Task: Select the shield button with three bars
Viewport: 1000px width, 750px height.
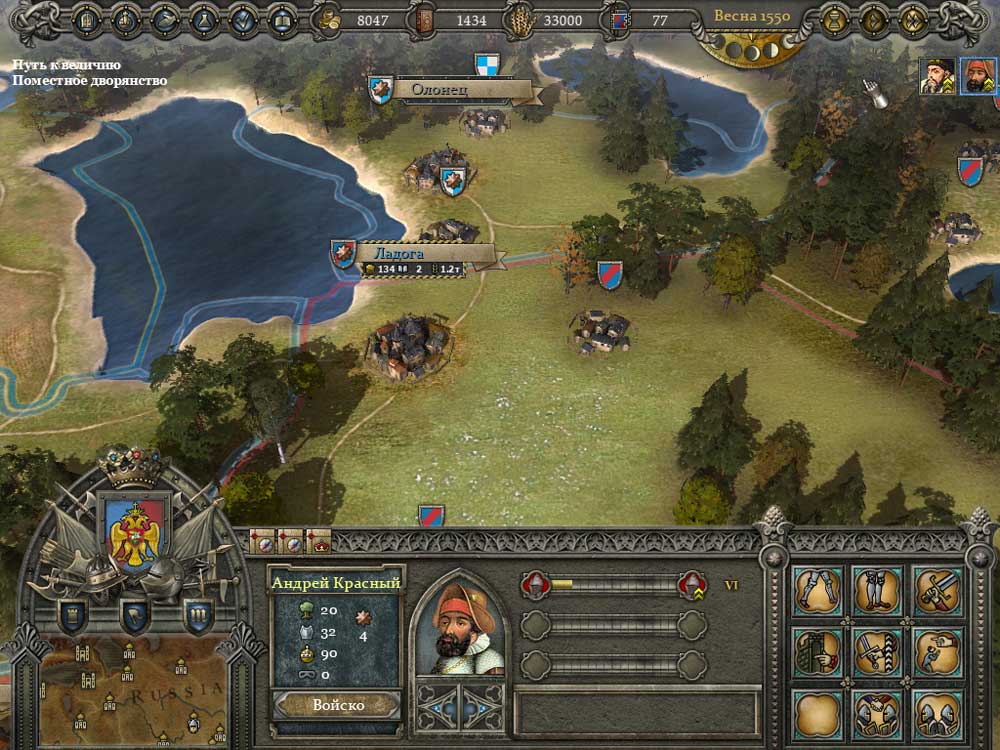Action: 197,614
